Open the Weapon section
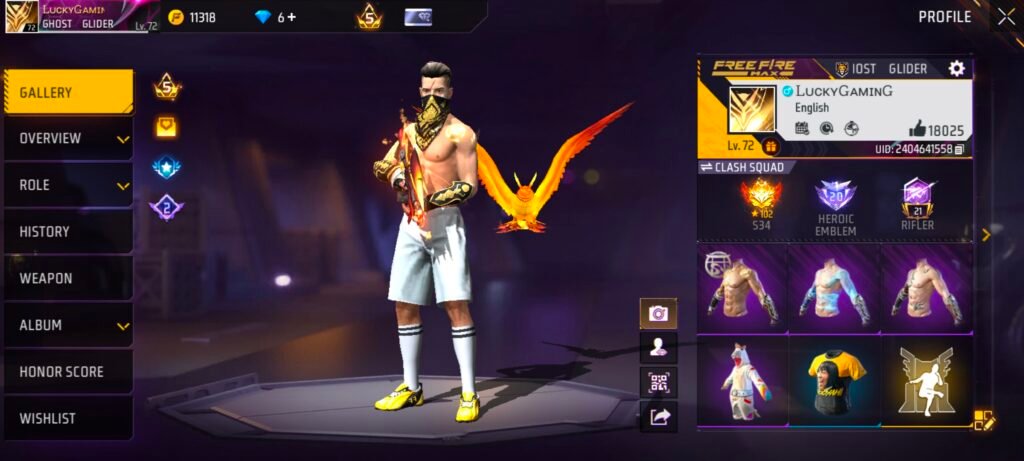The height and width of the screenshot is (461, 1024). 68,278
